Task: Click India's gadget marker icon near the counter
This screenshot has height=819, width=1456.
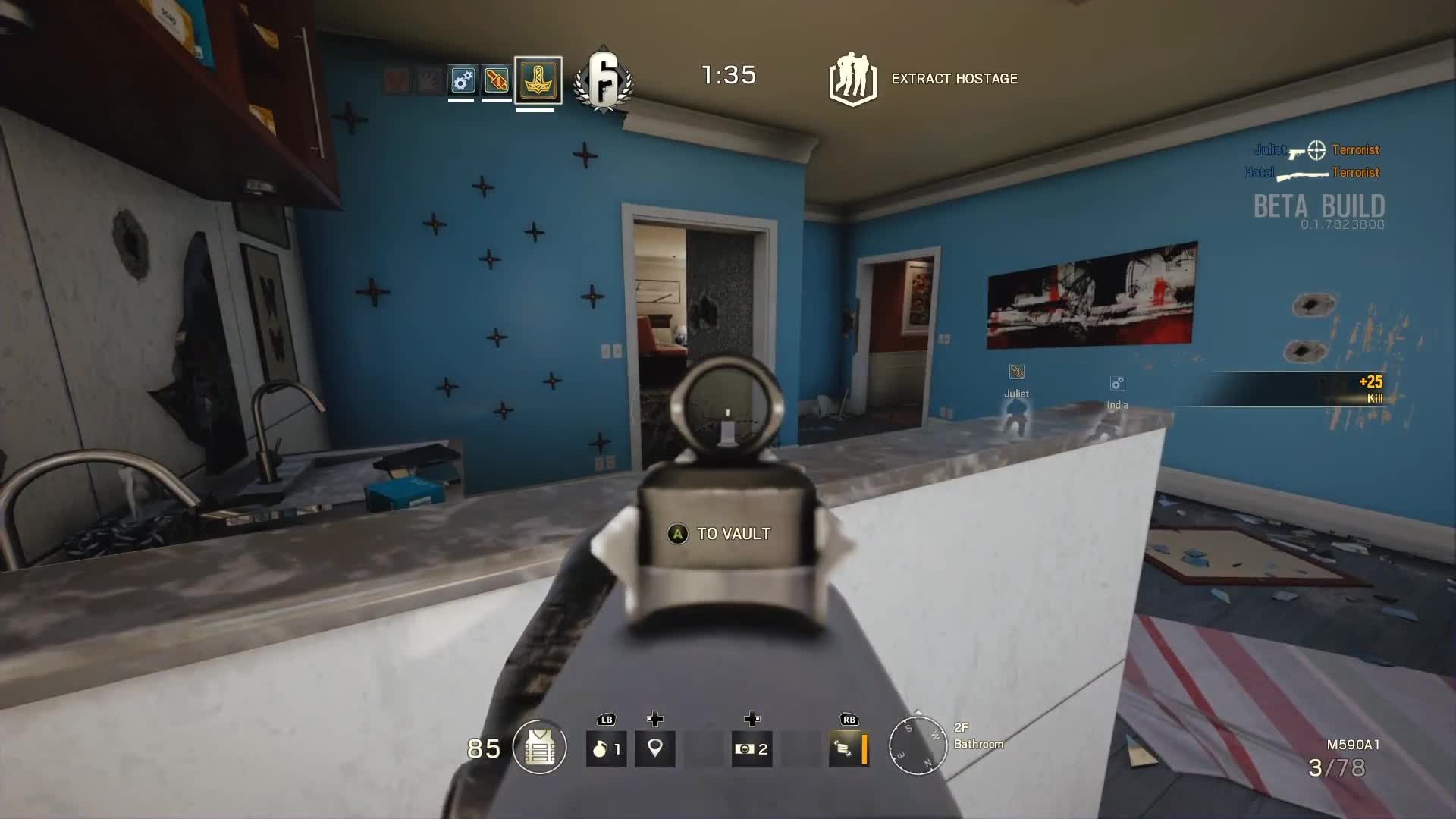Action: click(x=1118, y=384)
